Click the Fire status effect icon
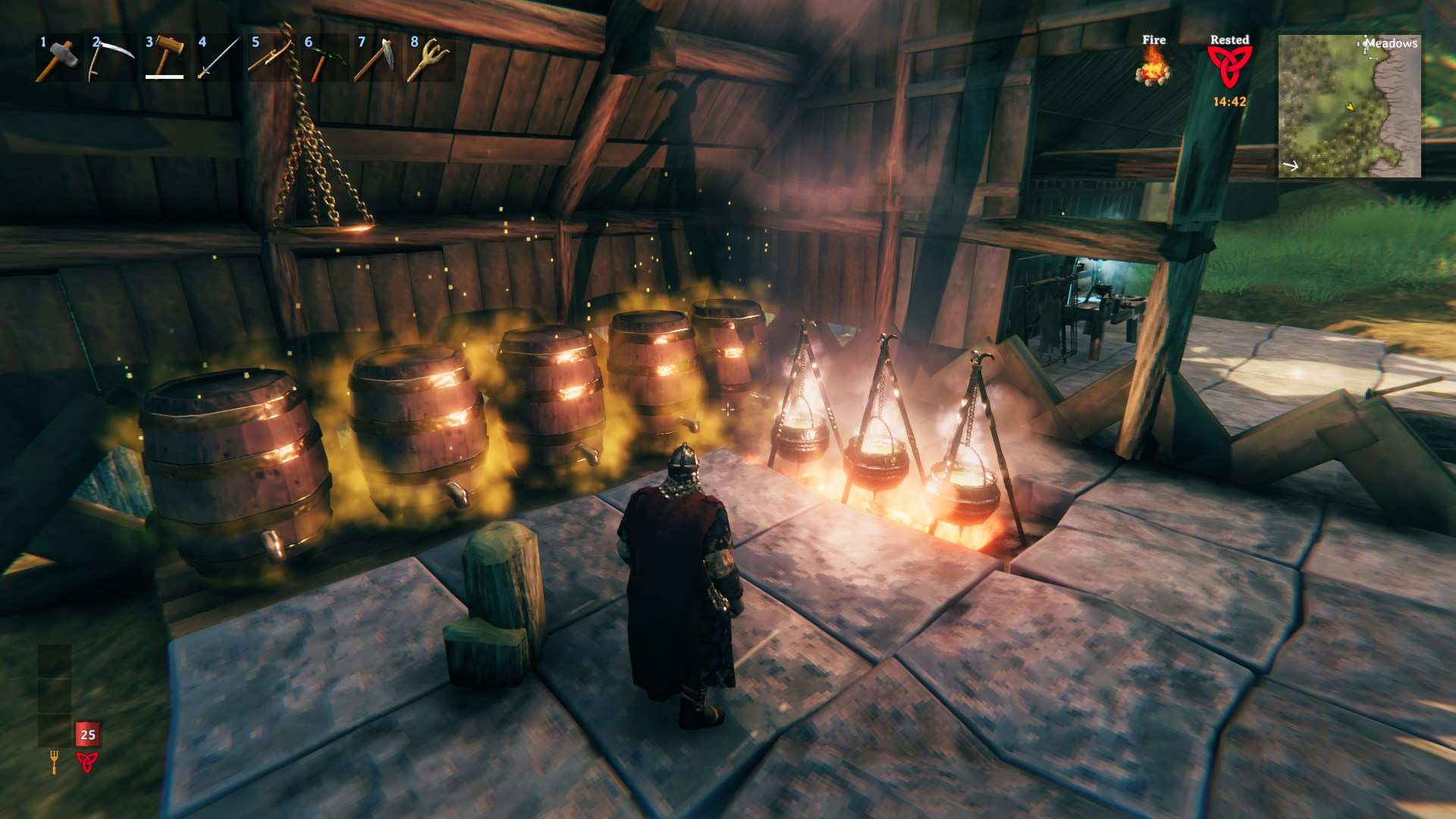 pos(1153,67)
